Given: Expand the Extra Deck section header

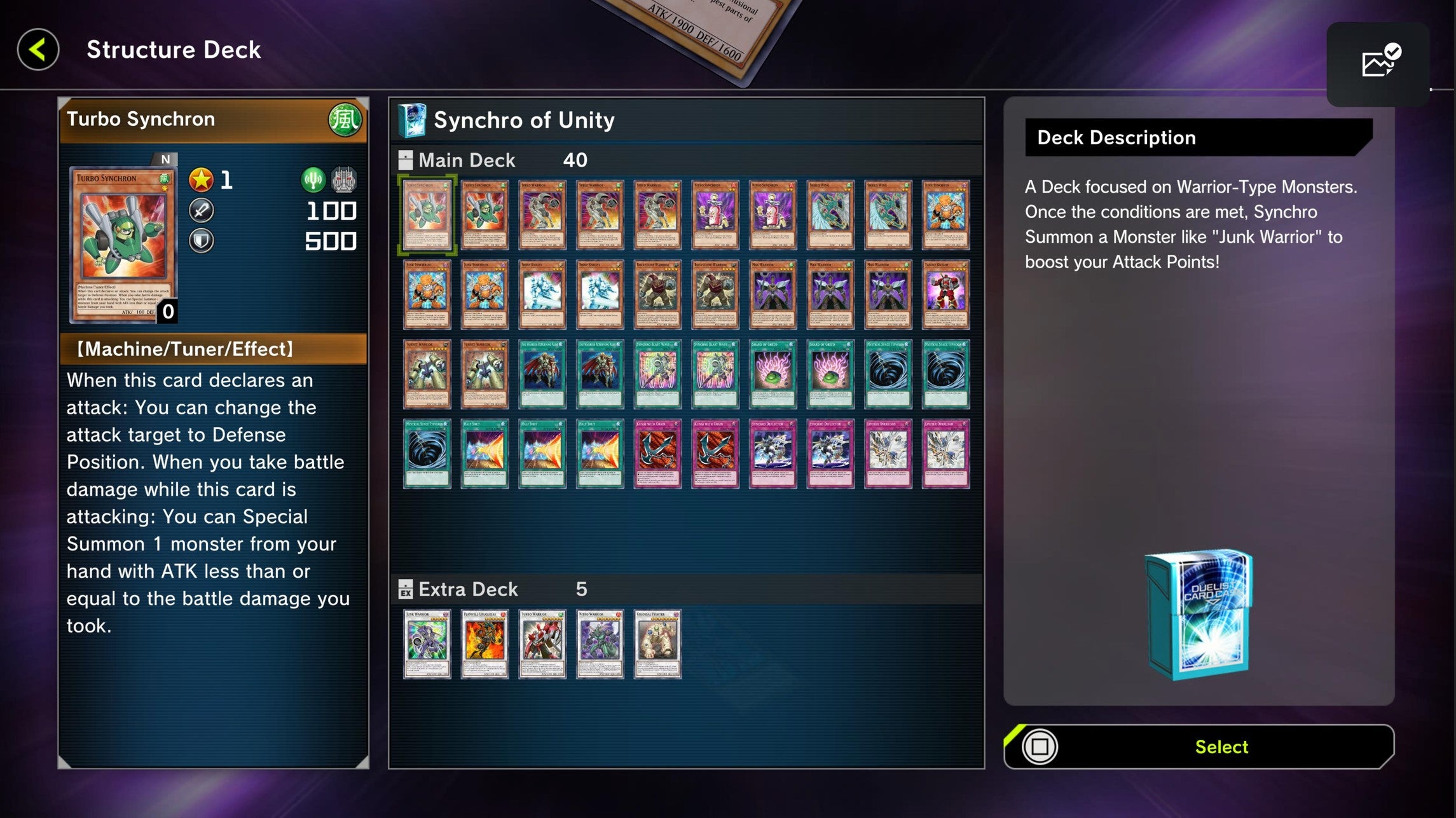Looking at the screenshot, I should coord(469,589).
